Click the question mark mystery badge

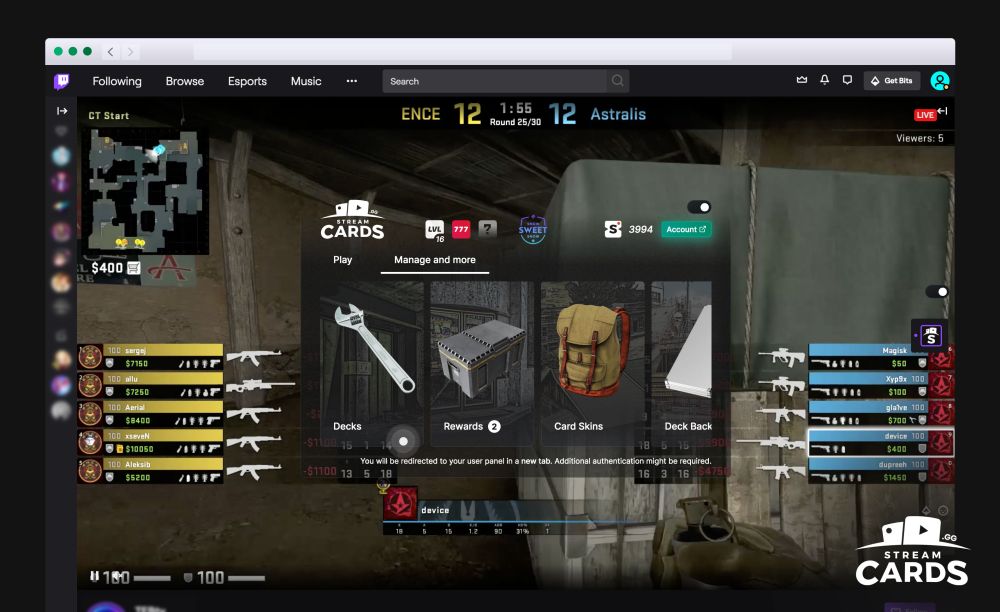coord(487,229)
